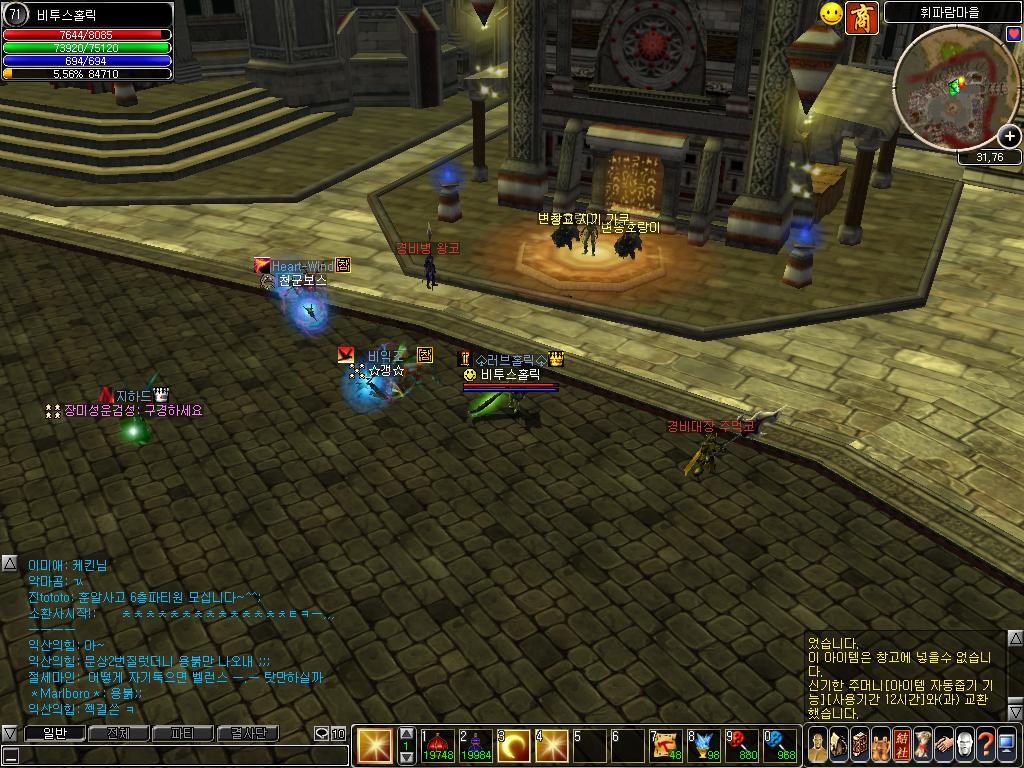Click the heart icon beside the minimap
The width and height of the screenshot is (1024, 768).
(1014, 34)
